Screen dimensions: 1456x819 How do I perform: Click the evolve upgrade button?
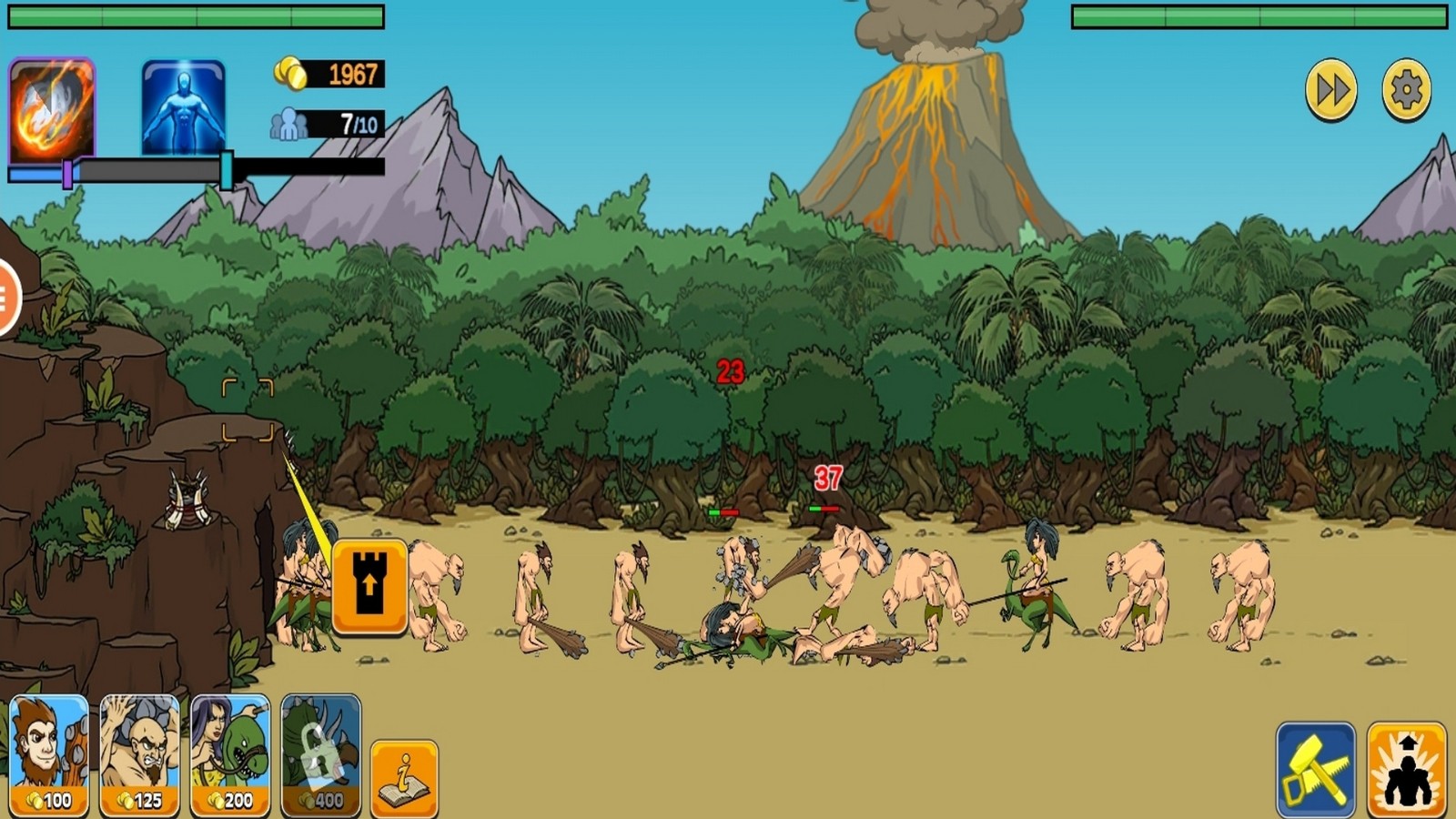[1406, 769]
